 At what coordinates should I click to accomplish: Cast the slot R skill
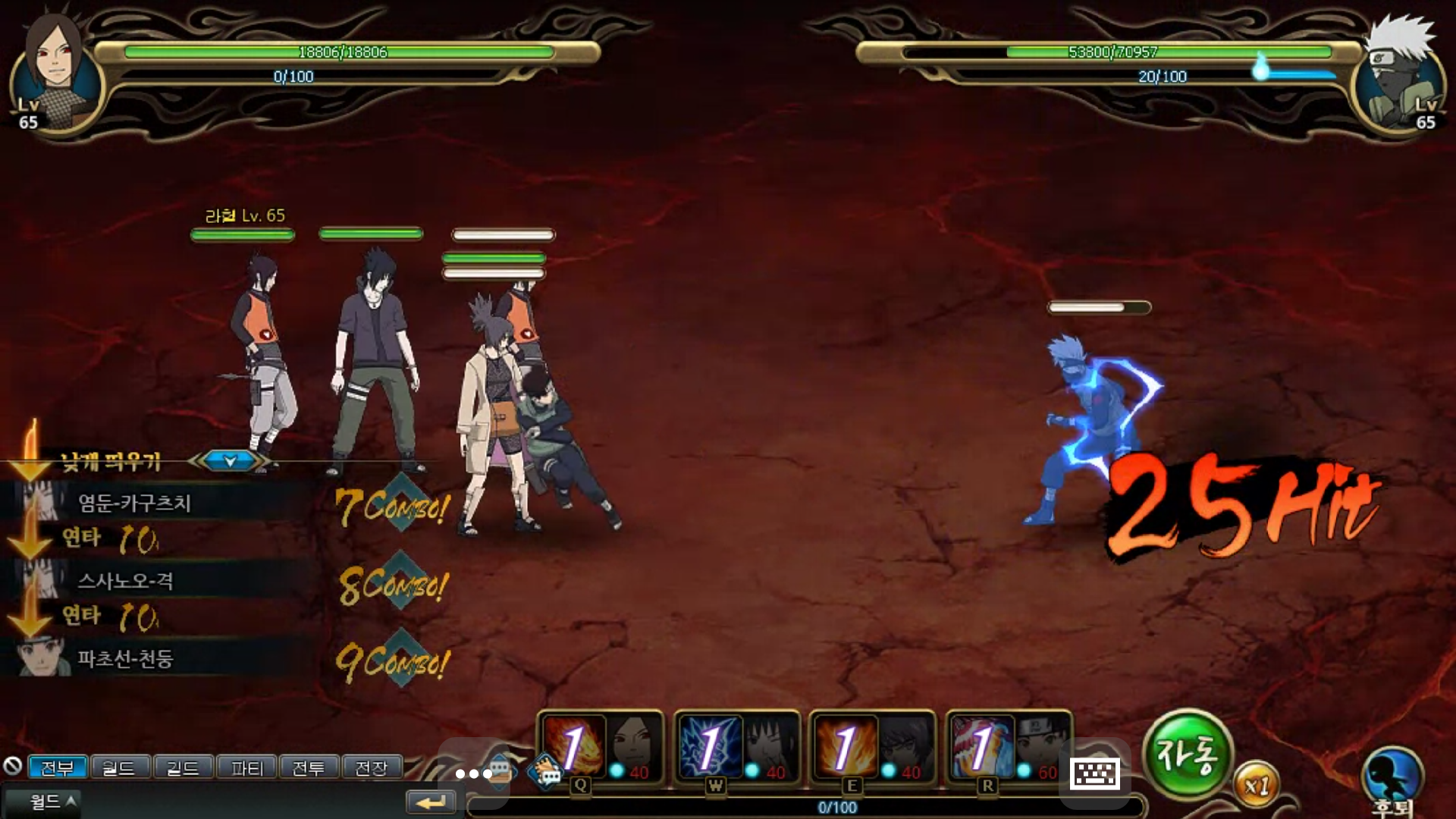click(x=981, y=748)
